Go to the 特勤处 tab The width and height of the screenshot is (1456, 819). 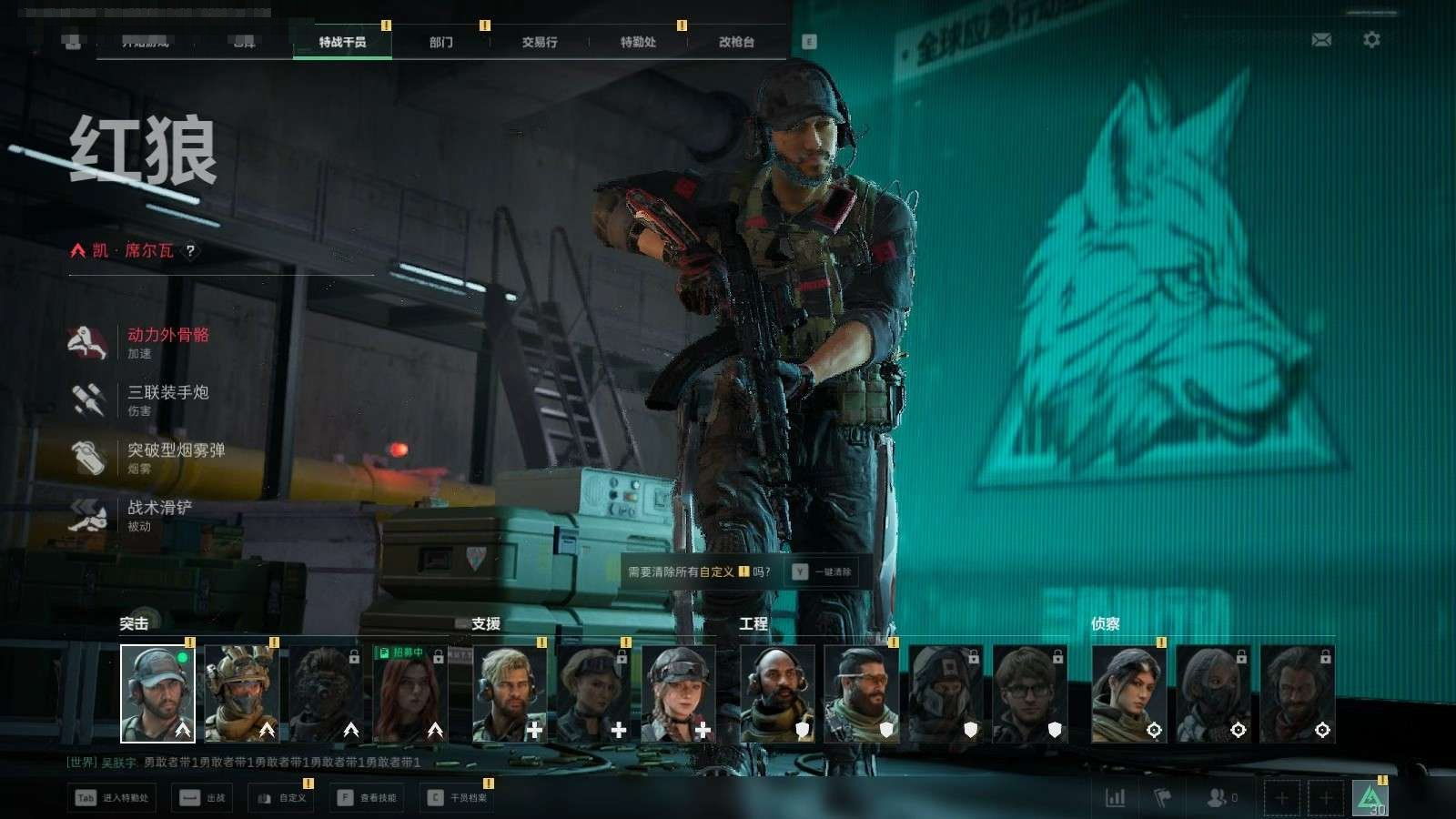638,42
